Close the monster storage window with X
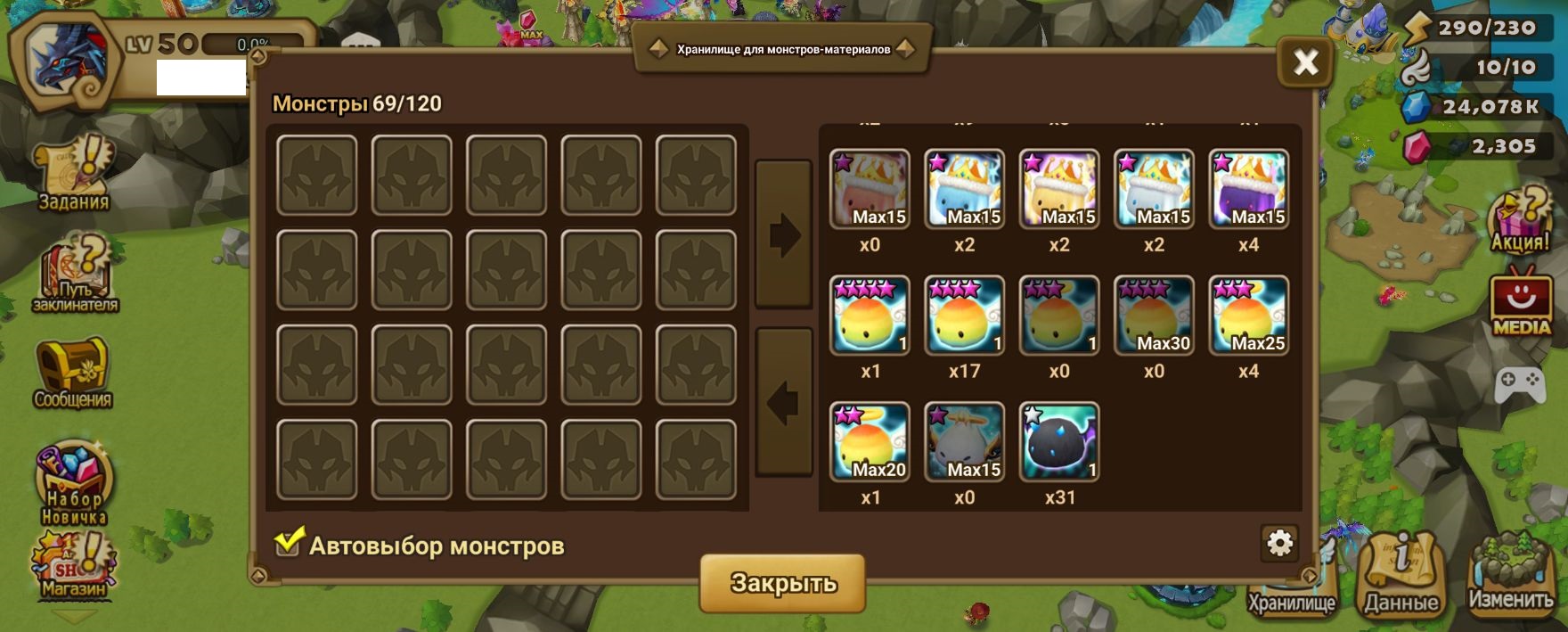 1305,62
